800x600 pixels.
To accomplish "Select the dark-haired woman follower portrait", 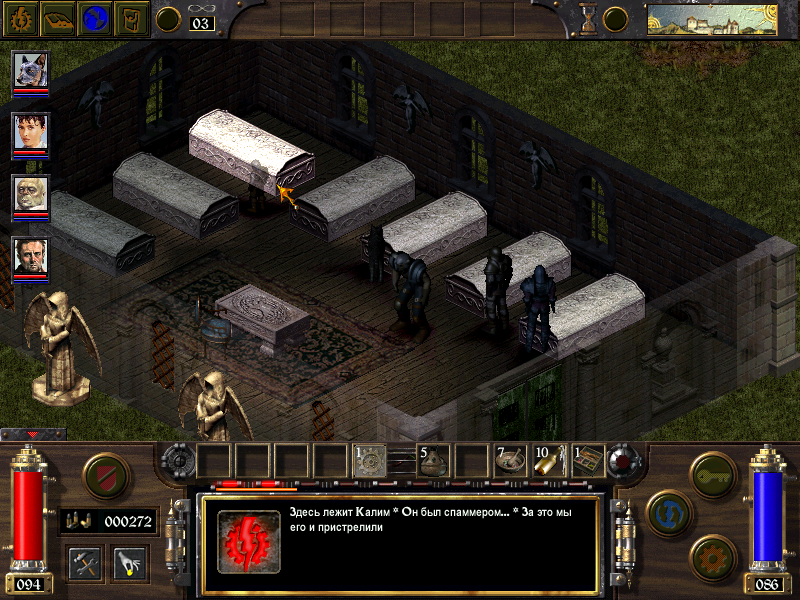I will (x=30, y=132).
